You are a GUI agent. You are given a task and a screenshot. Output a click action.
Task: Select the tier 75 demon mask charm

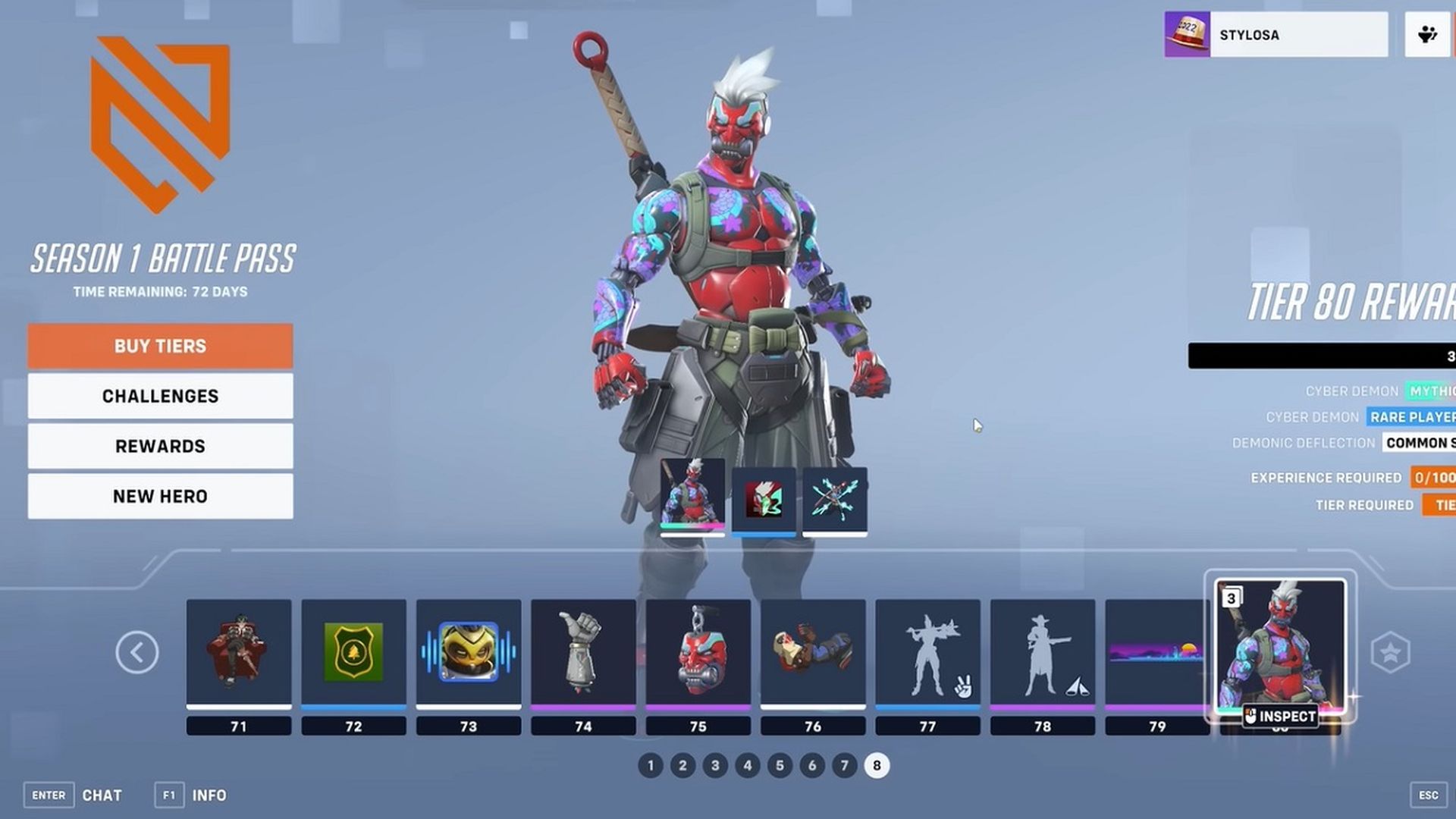click(698, 653)
